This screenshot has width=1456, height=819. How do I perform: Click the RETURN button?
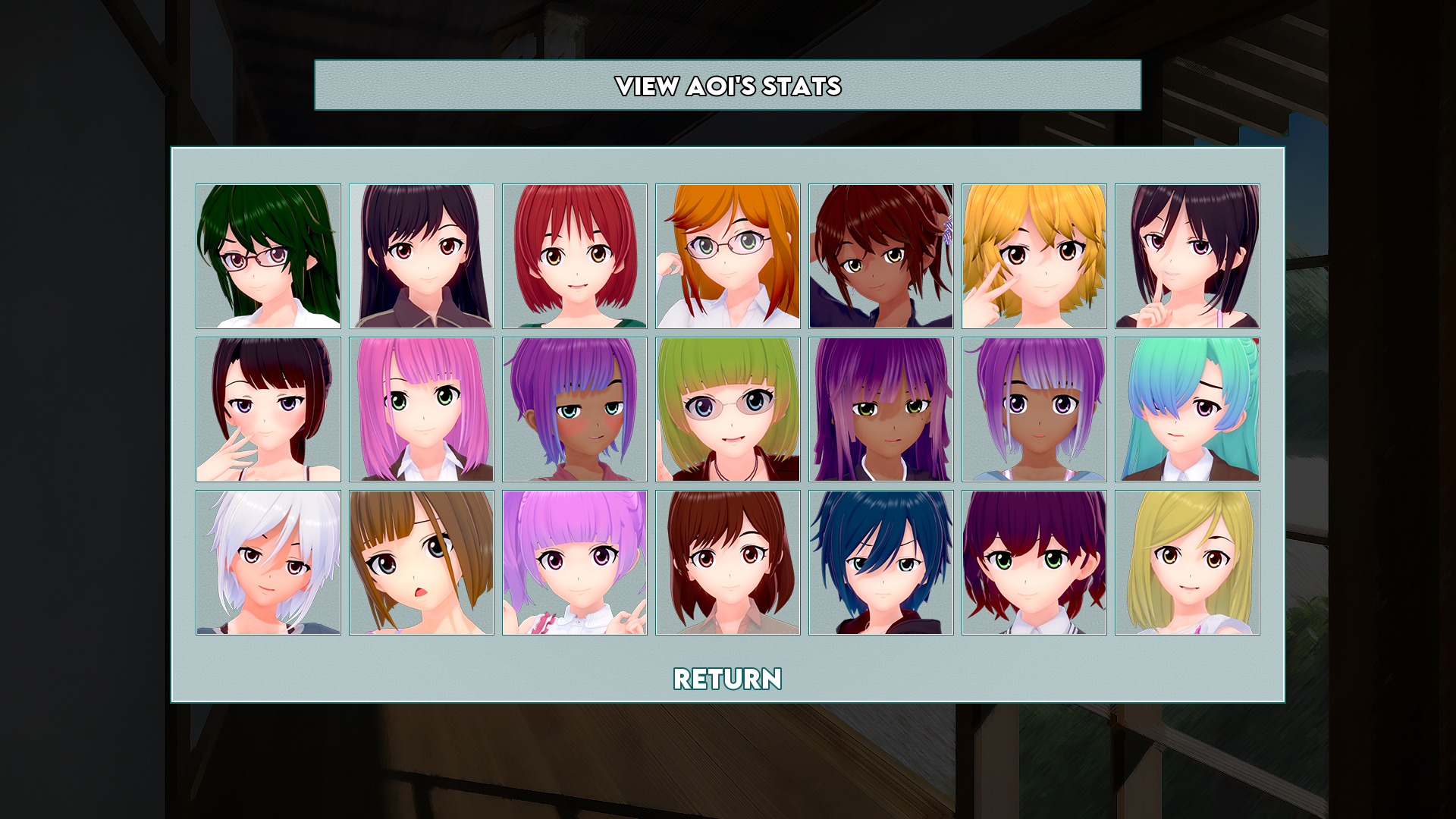[x=727, y=679]
